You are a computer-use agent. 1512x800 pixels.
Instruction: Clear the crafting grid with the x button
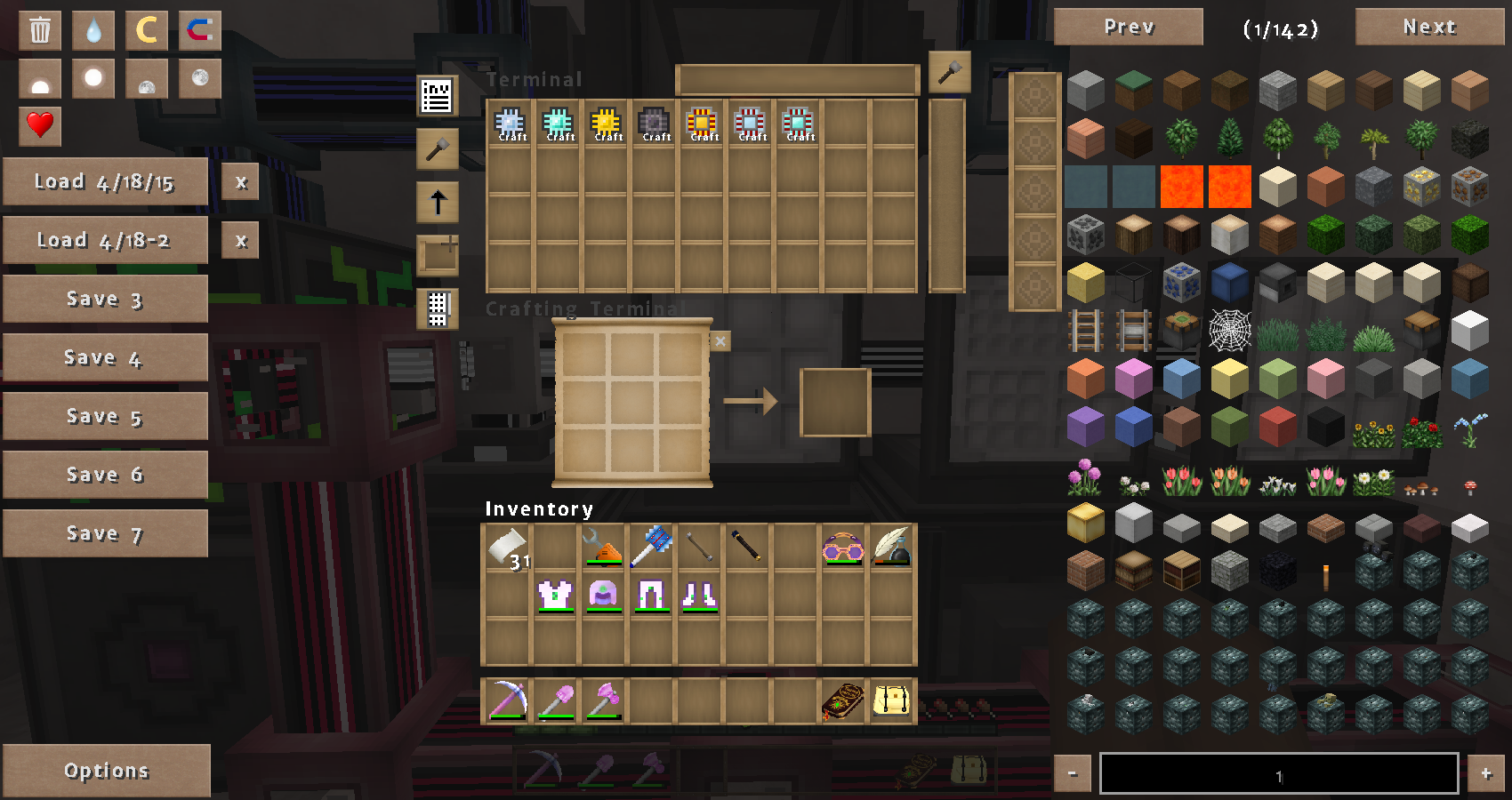[720, 341]
